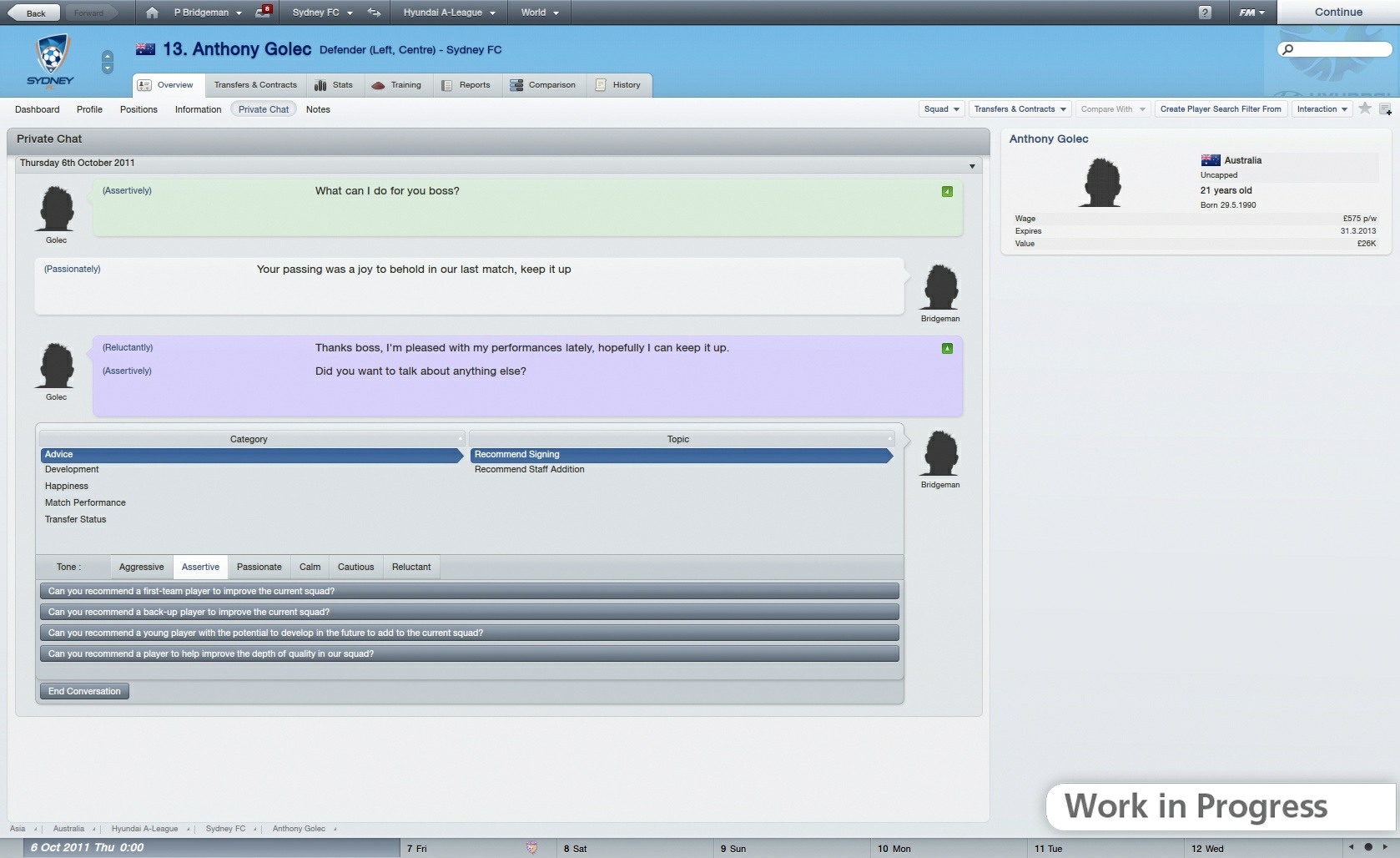Ask to recommend a young player with potential
The image size is (1400, 858).
469,633
